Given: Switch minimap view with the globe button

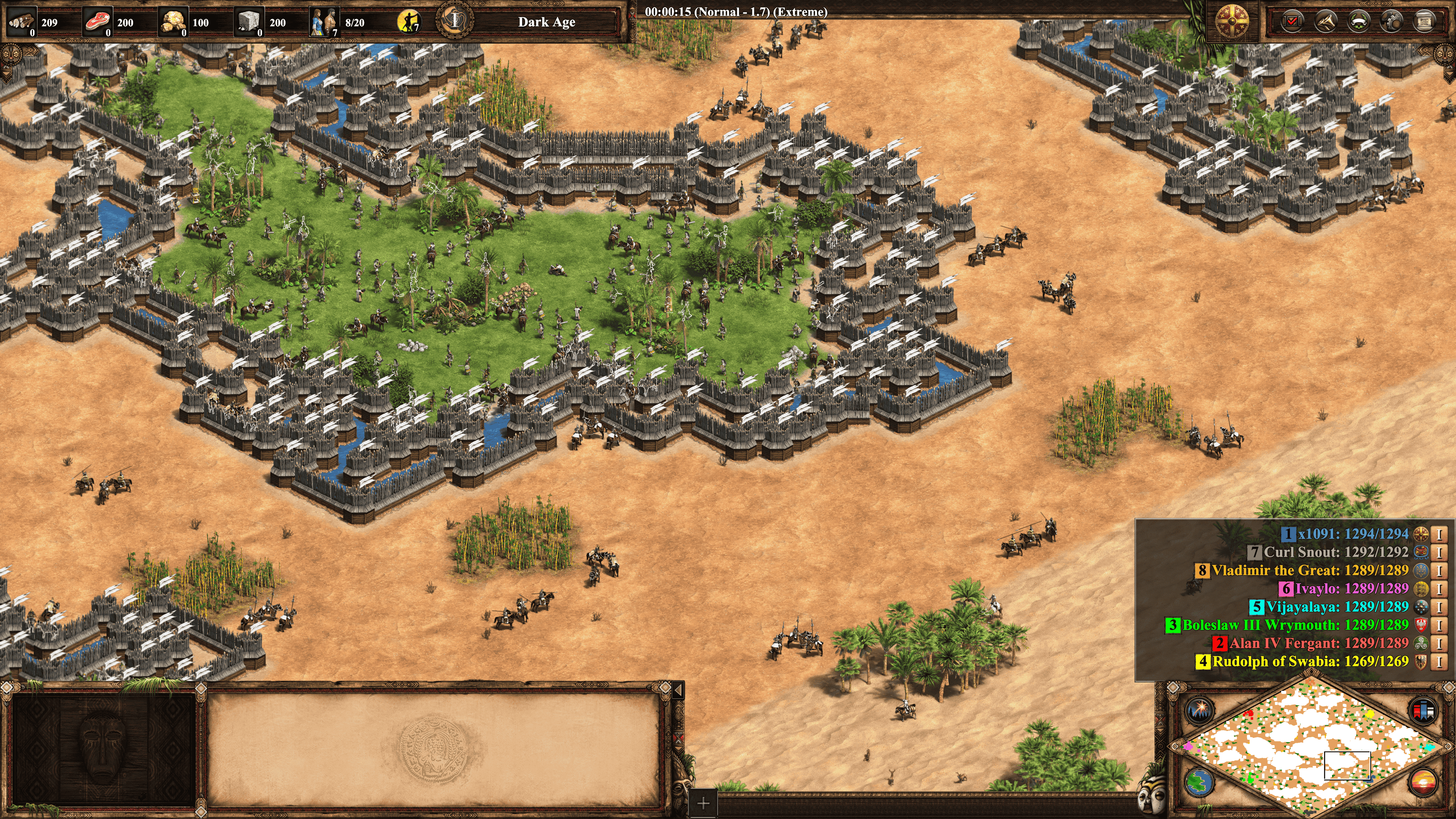Looking at the screenshot, I should (1198, 783).
